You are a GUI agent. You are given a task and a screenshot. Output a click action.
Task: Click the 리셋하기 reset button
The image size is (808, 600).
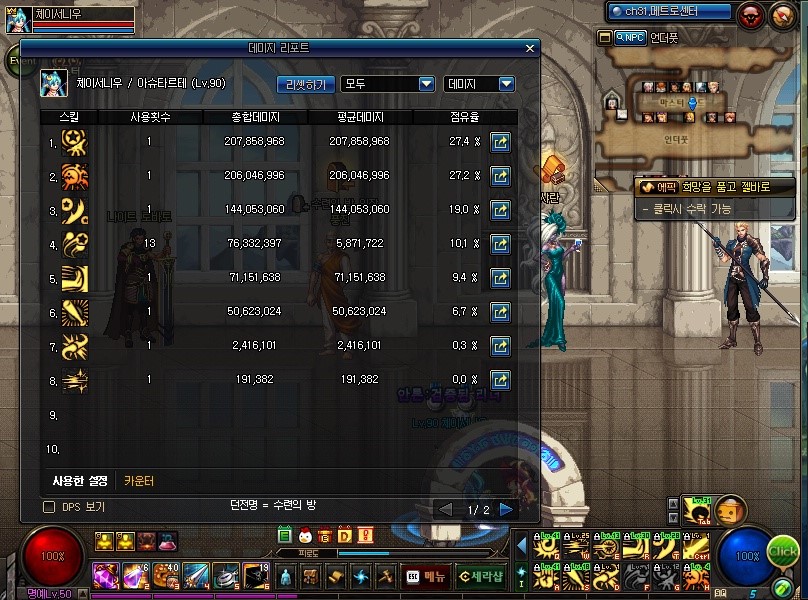pyautogui.click(x=304, y=84)
